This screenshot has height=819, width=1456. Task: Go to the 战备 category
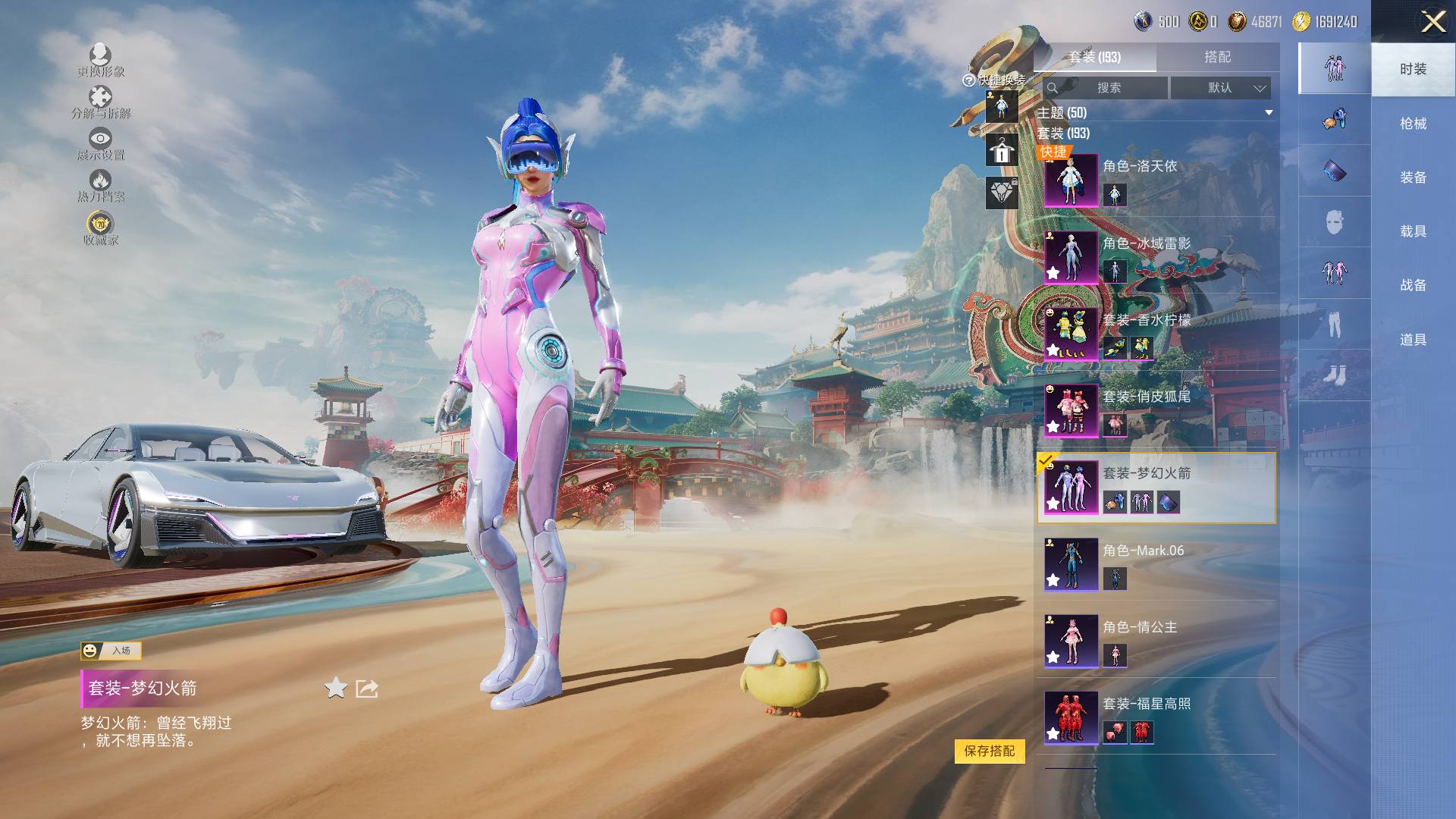[1412, 285]
